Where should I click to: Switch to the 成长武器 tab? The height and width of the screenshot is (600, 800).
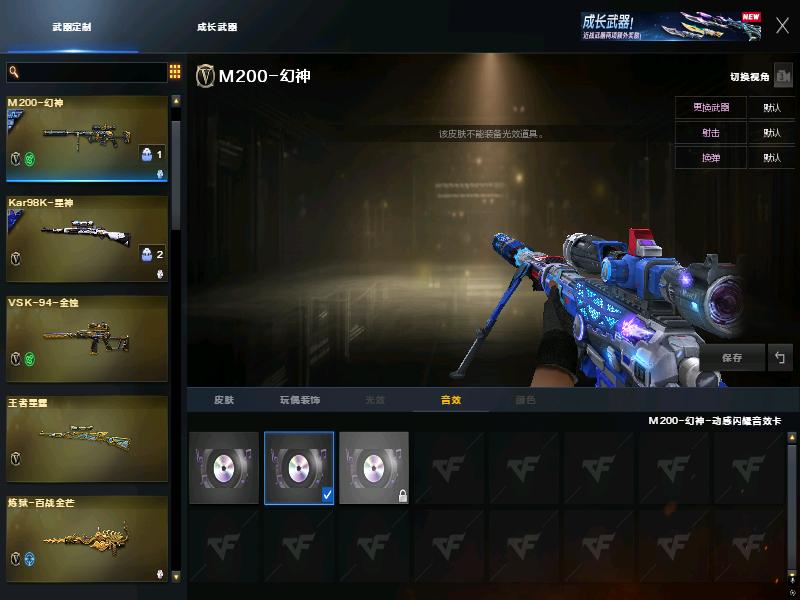point(217,27)
